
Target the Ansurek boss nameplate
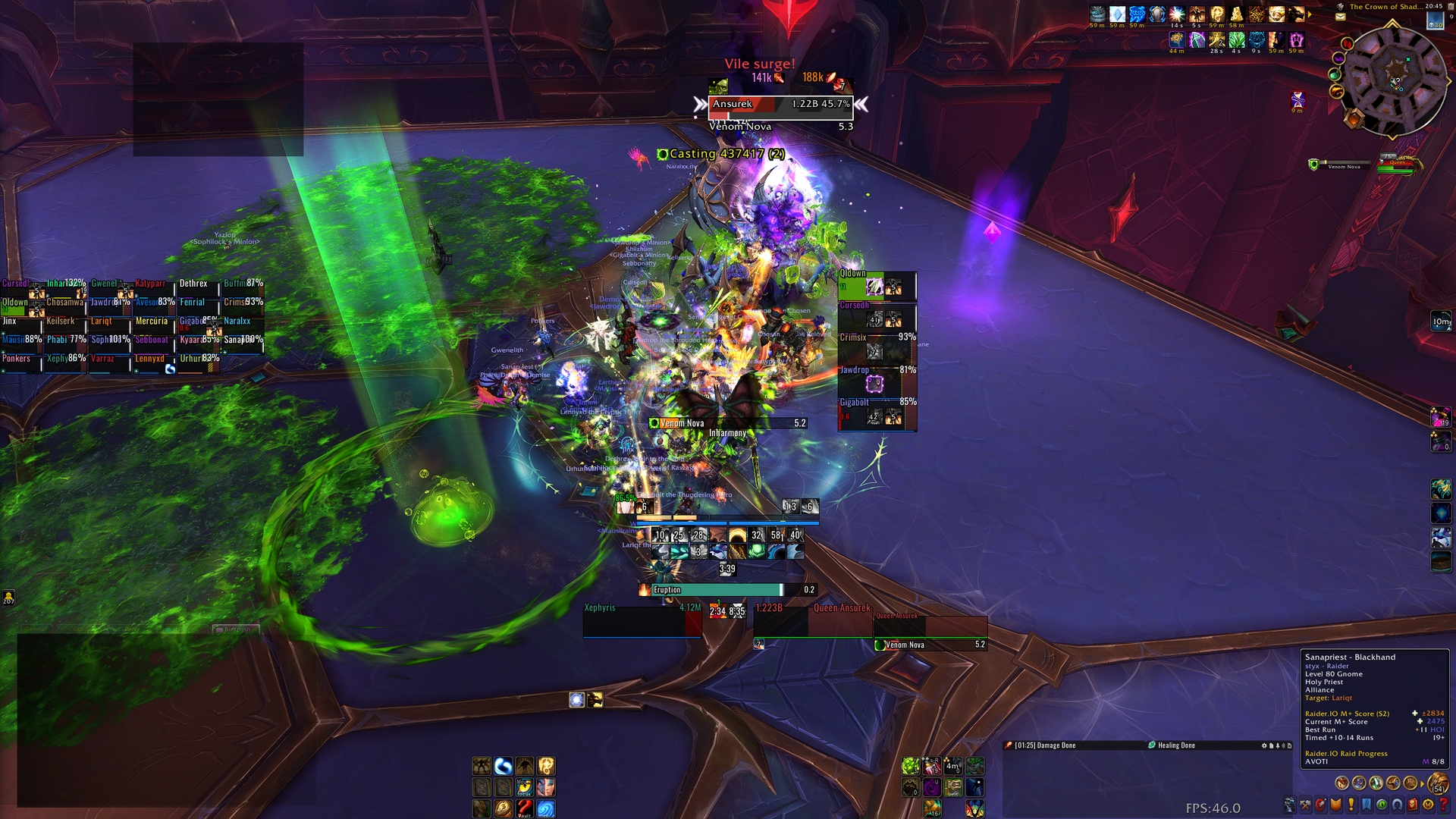pyautogui.click(x=780, y=105)
